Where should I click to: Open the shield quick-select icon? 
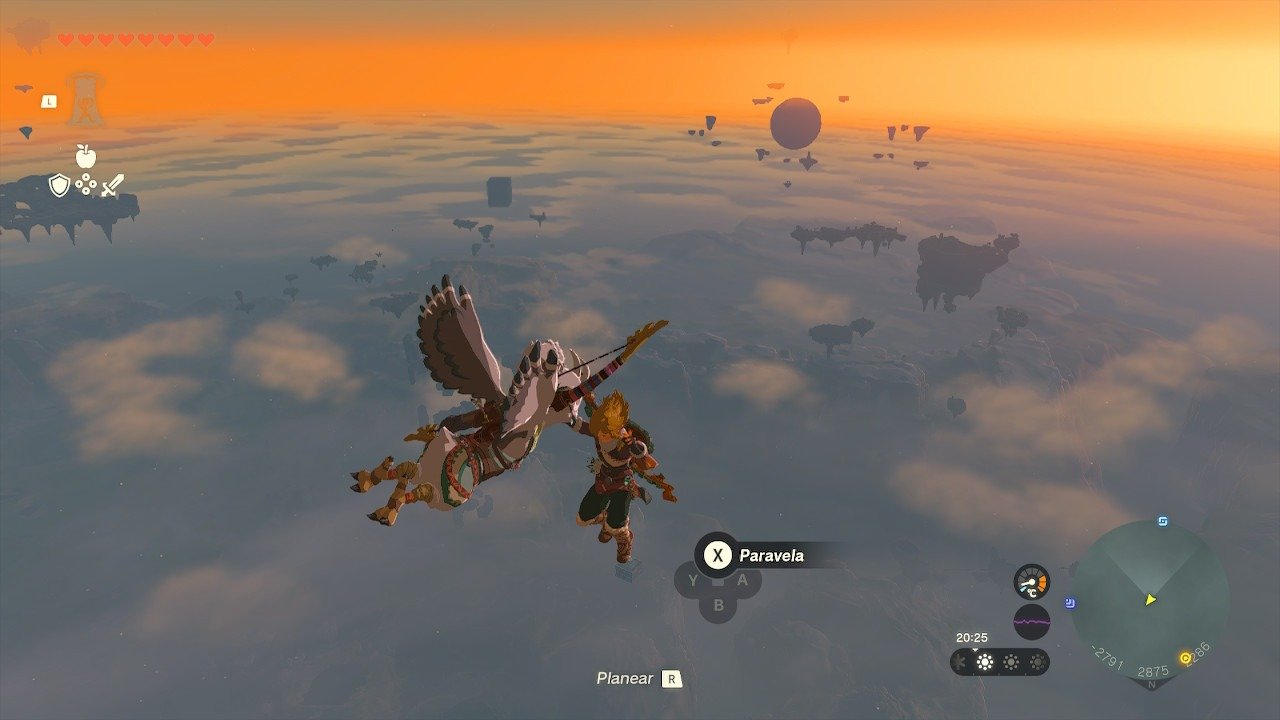pyautogui.click(x=59, y=185)
